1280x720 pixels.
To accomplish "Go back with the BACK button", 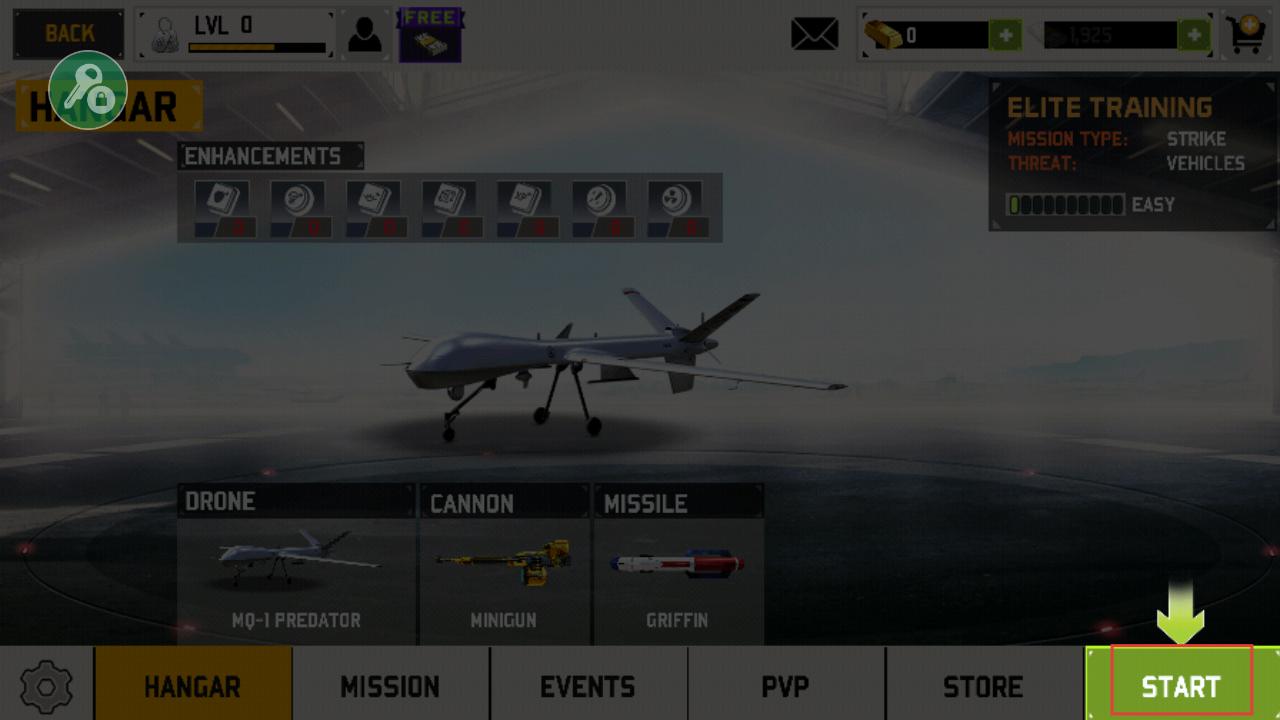I will click(x=69, y=34).
